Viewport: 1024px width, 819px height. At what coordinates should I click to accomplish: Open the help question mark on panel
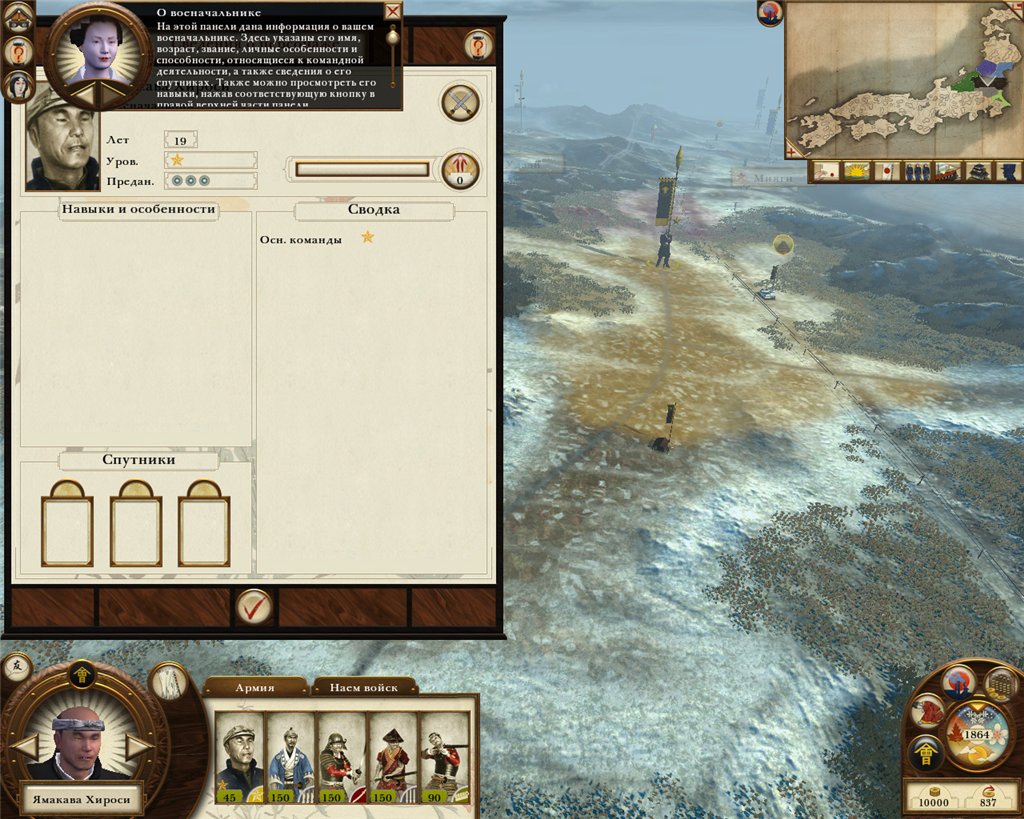point(478,45)
